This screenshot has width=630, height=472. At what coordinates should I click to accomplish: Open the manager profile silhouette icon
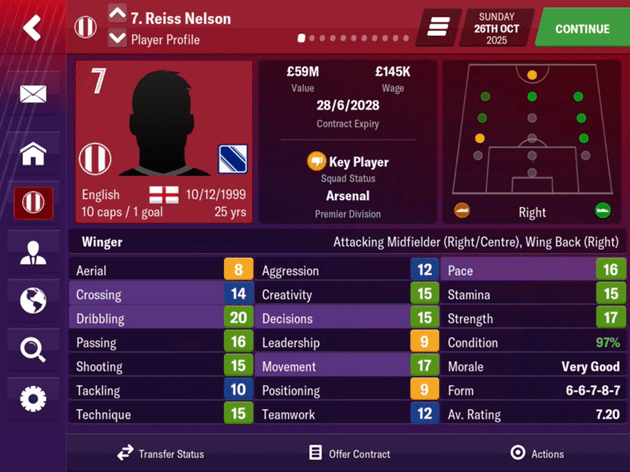(33, 253)
